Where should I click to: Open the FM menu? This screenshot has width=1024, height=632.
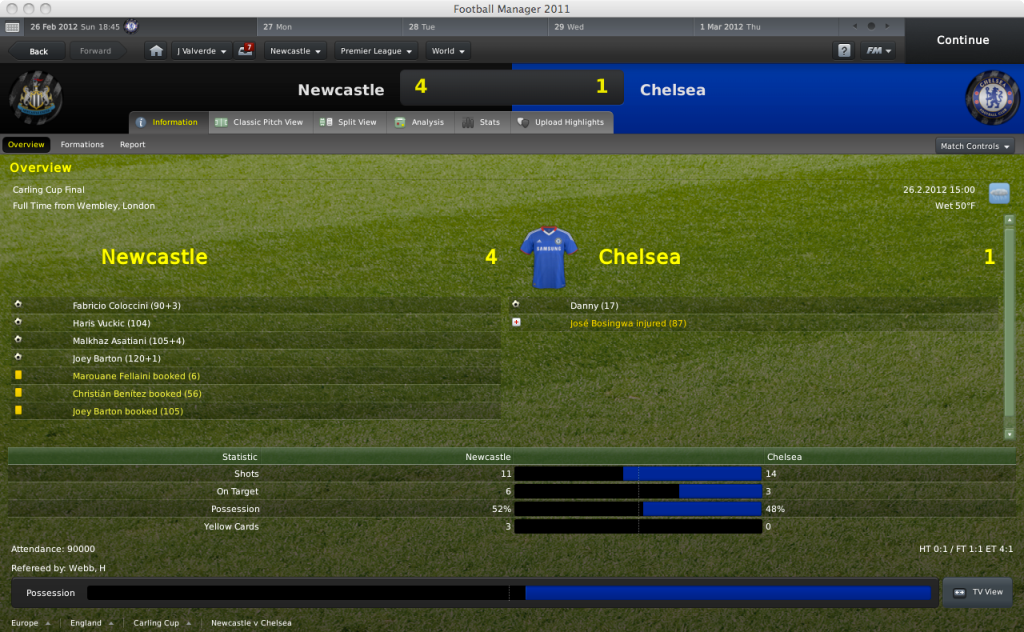coord(879,51)
